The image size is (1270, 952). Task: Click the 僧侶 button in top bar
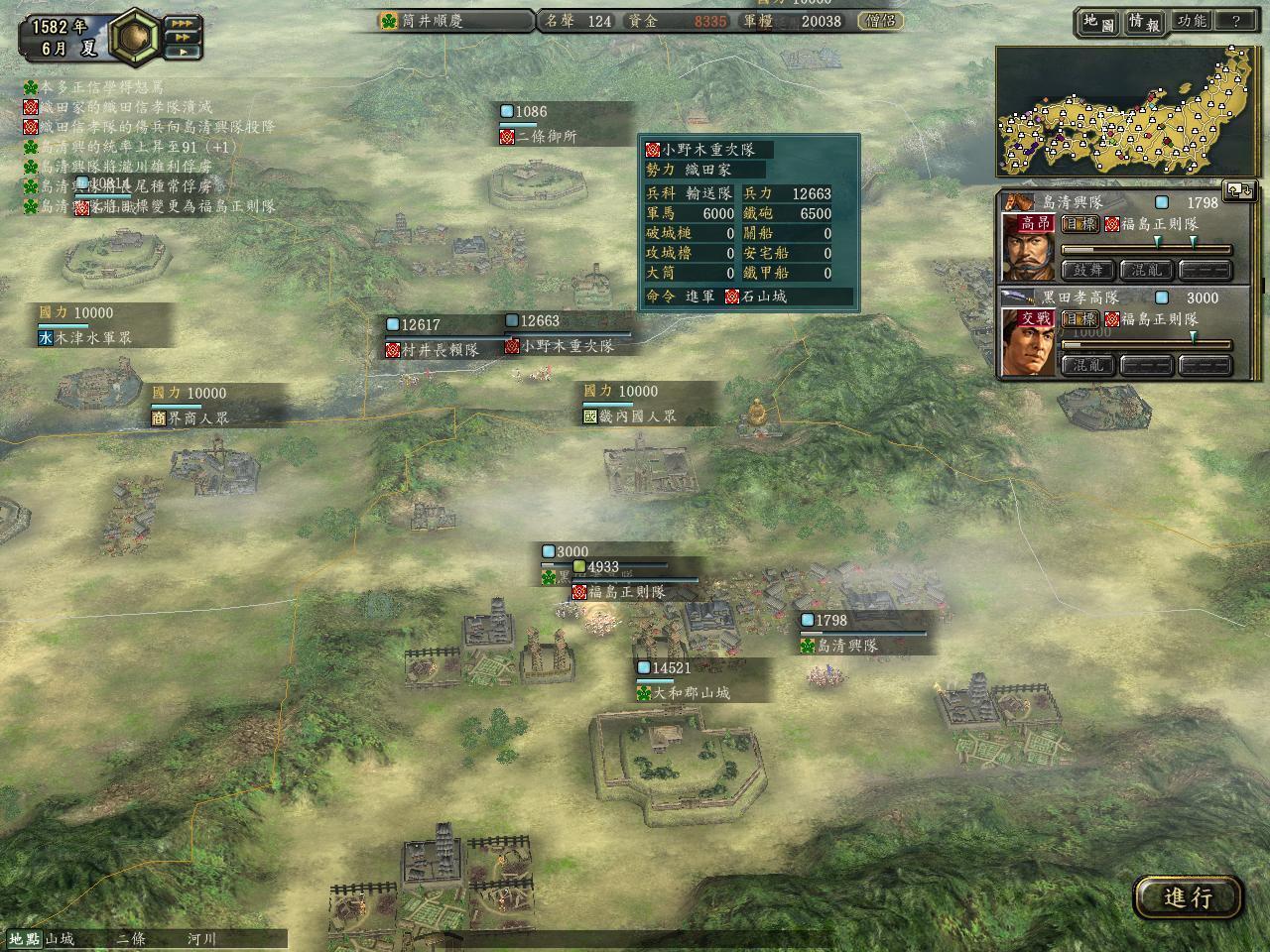click(x=879, y=21)
